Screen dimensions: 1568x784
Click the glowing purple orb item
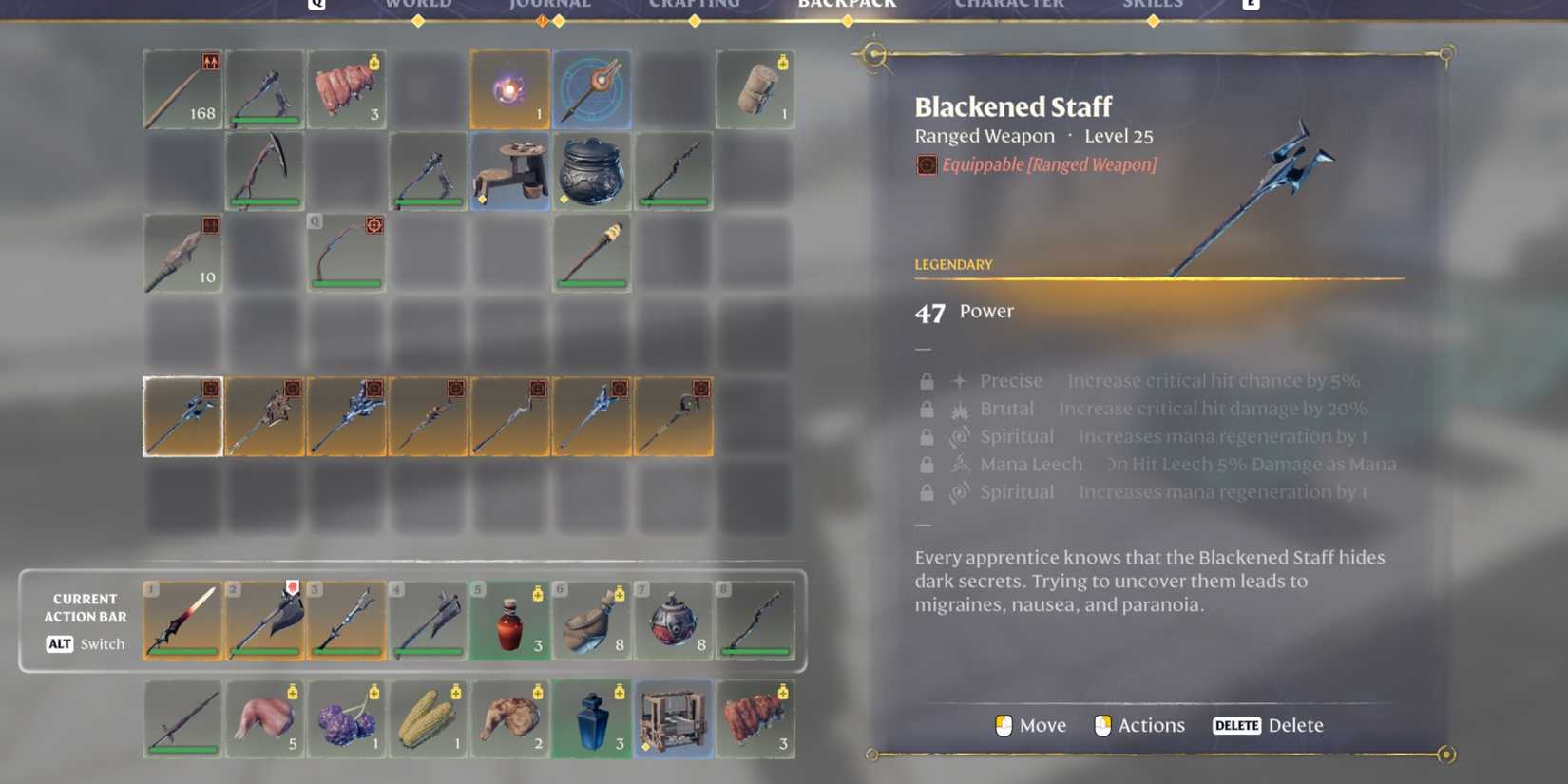coord(510,88)
